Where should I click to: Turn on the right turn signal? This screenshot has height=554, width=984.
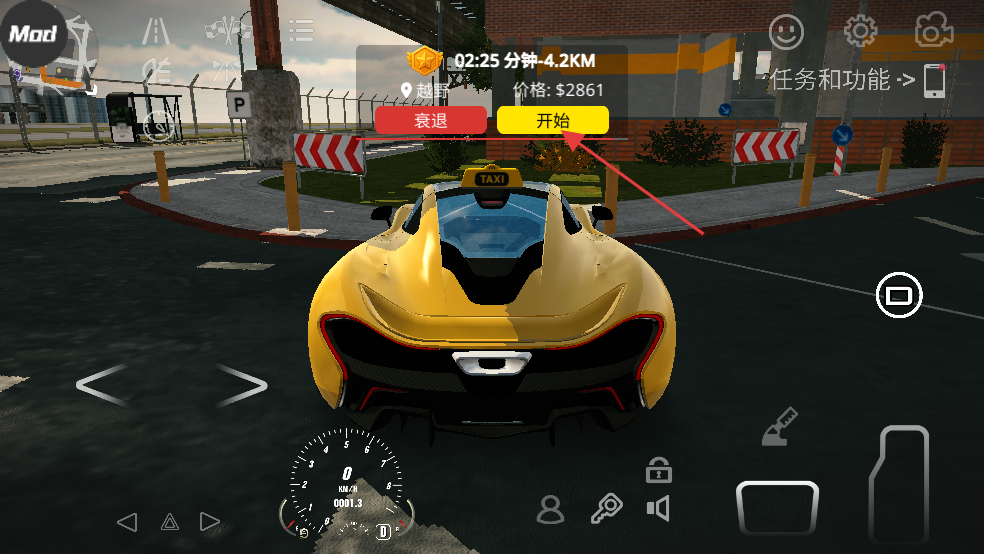(x=210, y=521)
